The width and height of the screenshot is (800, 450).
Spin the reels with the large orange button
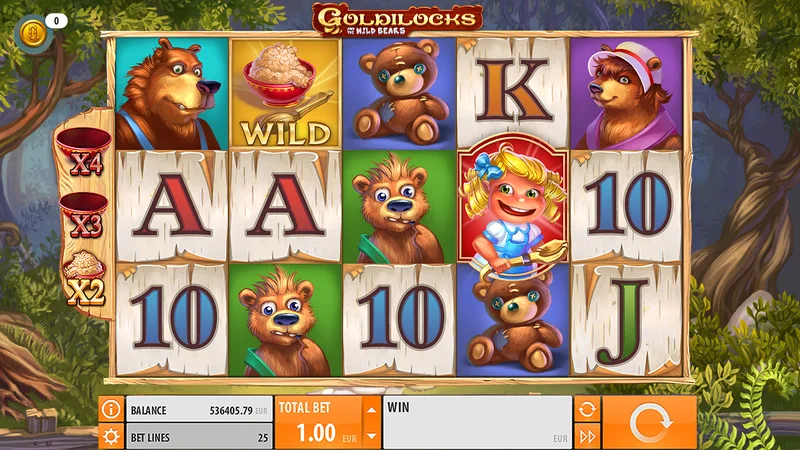click(x=650, y=422)
